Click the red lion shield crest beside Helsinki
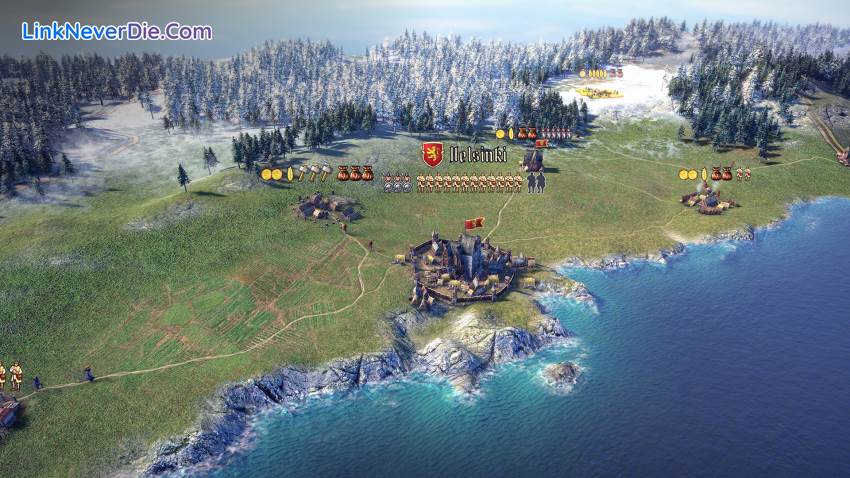Viewport: 850px width, 478px height. coord(432,155)
